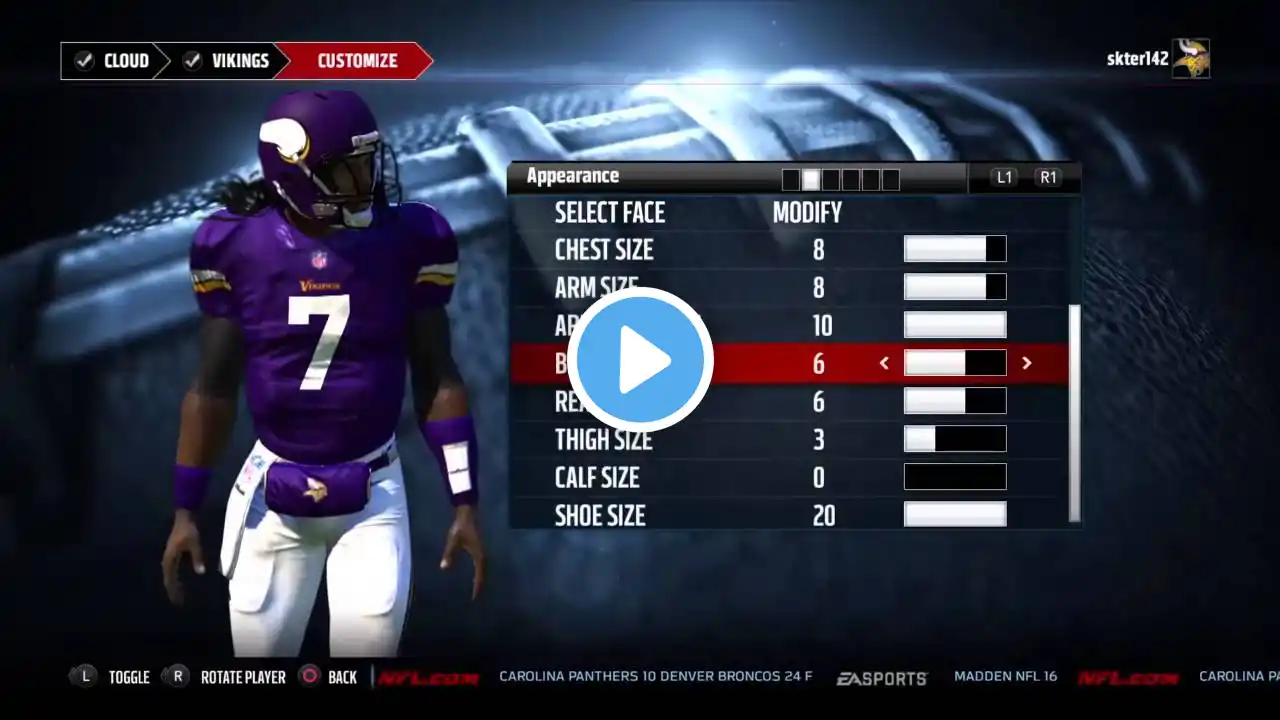Click the Vikings logo profile icon

pos(1191,59)
